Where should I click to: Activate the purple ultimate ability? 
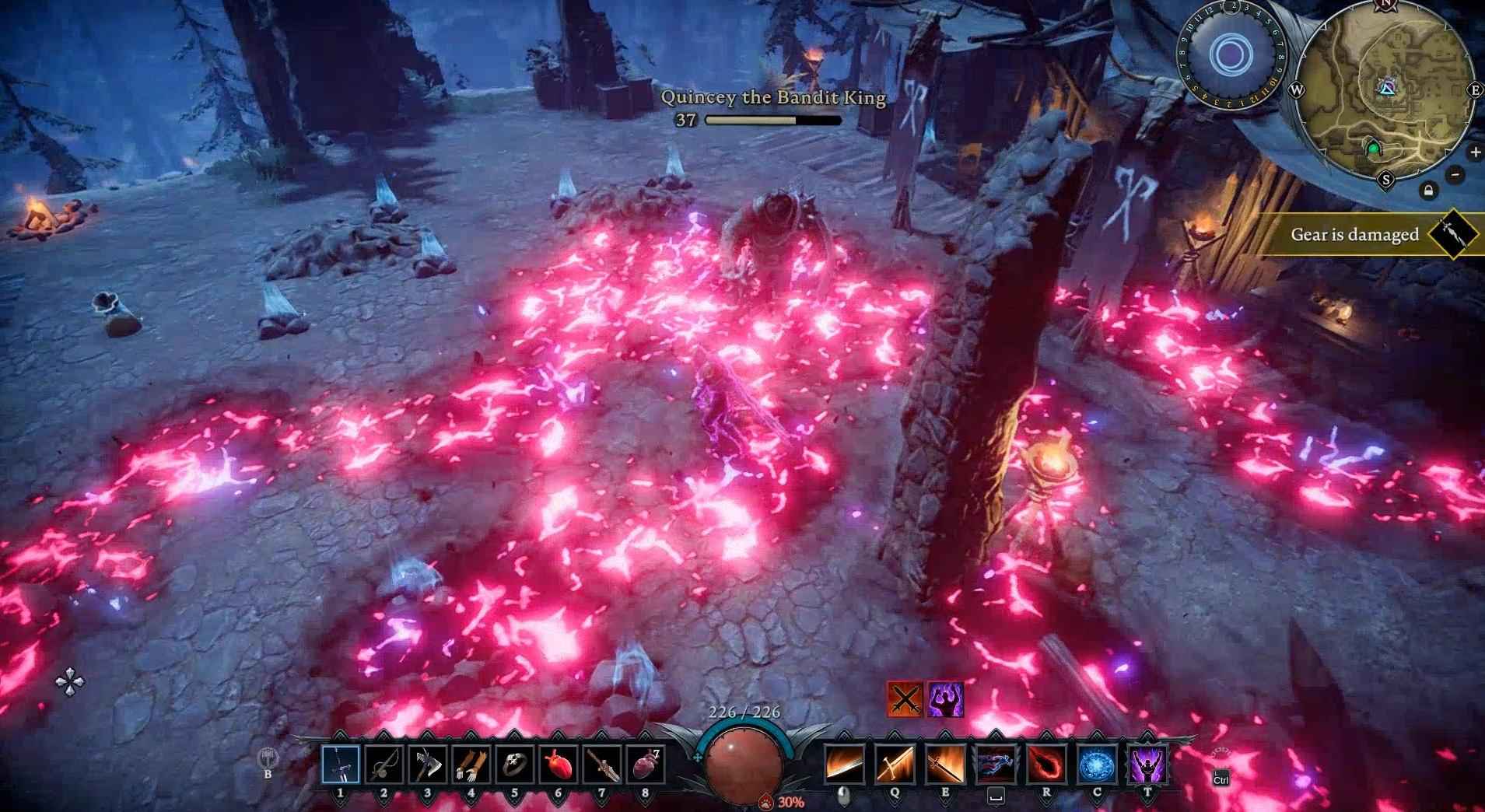tap(1147, 765)
